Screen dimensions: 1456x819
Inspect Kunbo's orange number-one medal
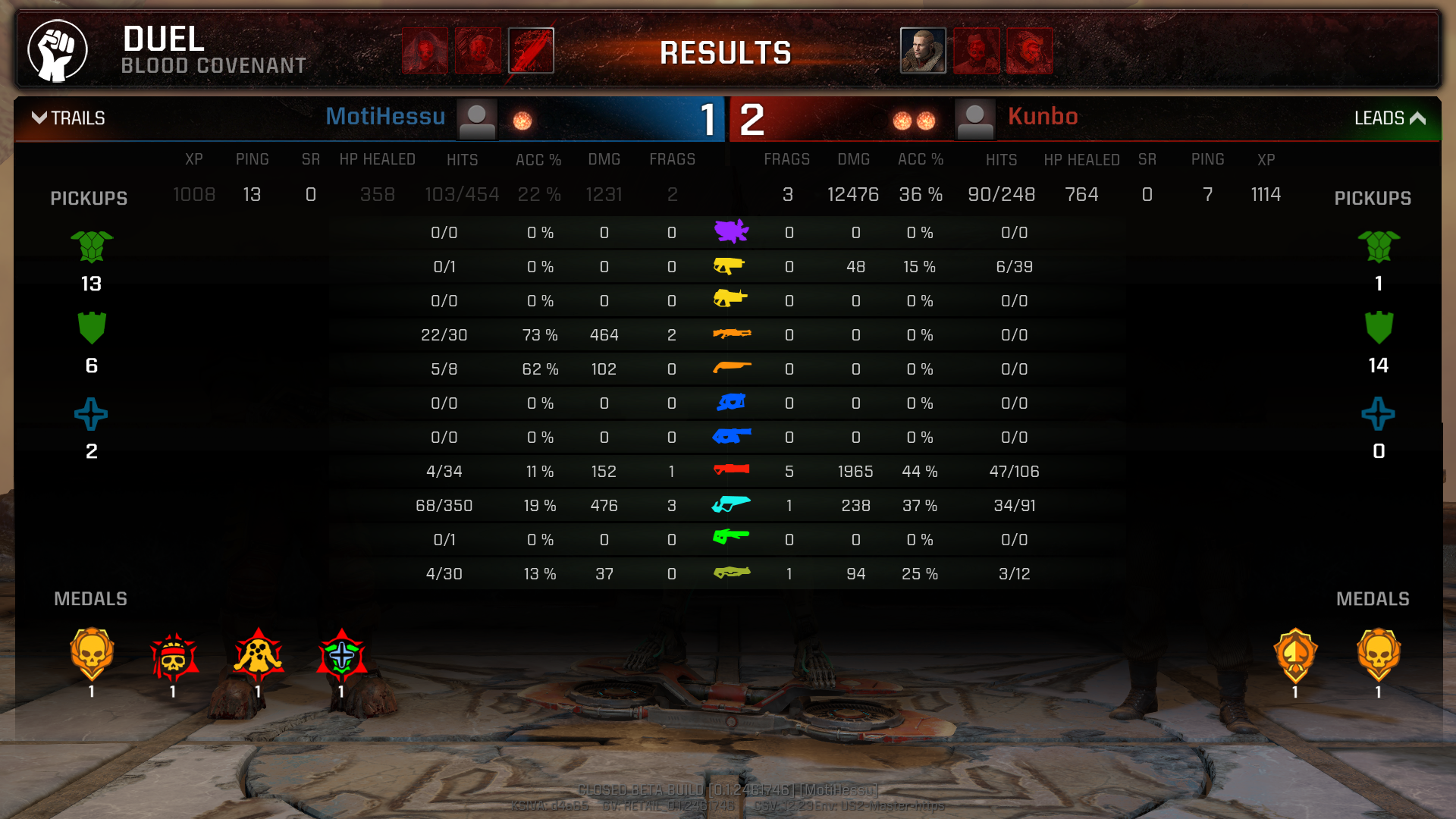coord(1295,655)
